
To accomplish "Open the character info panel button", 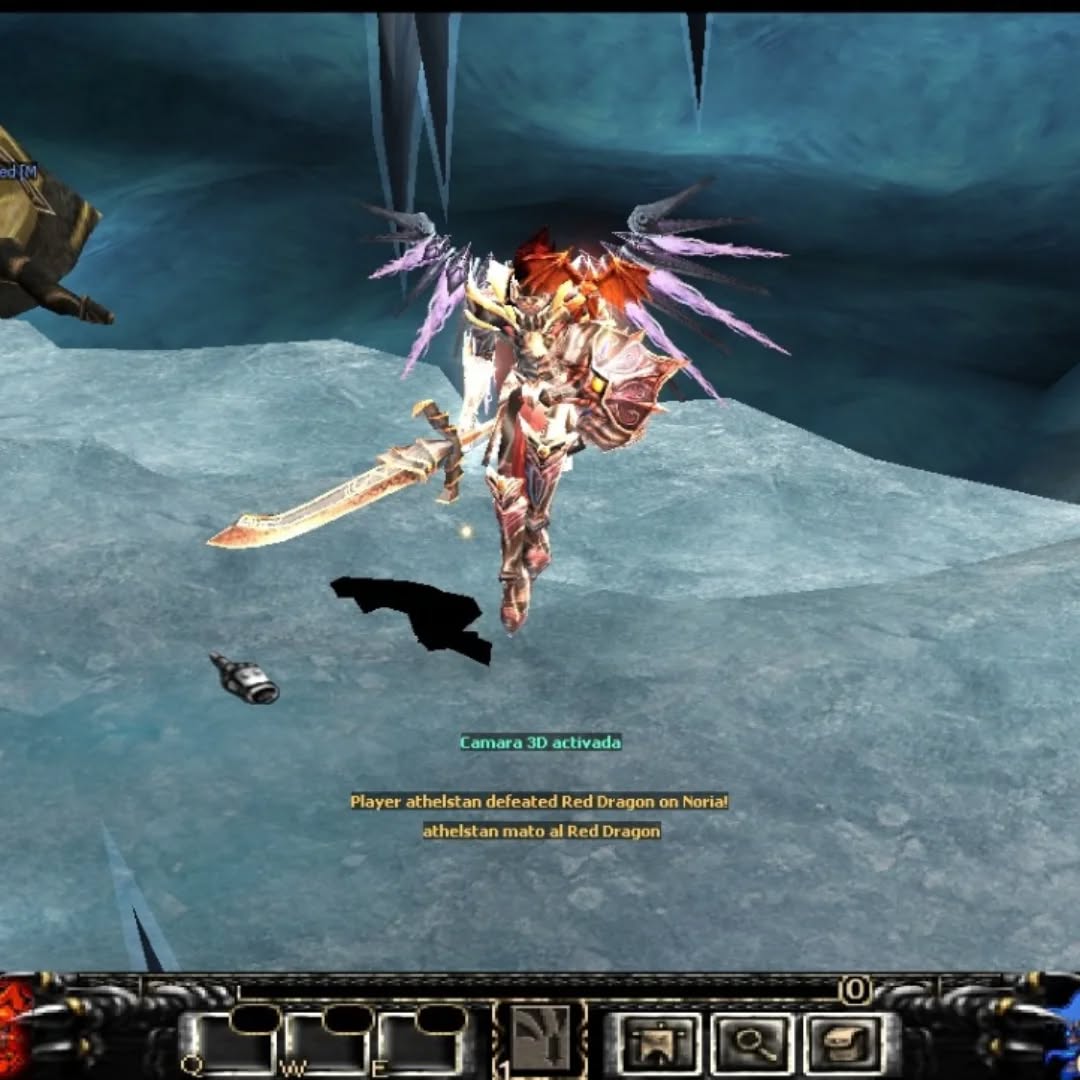I will (658, 1044).
